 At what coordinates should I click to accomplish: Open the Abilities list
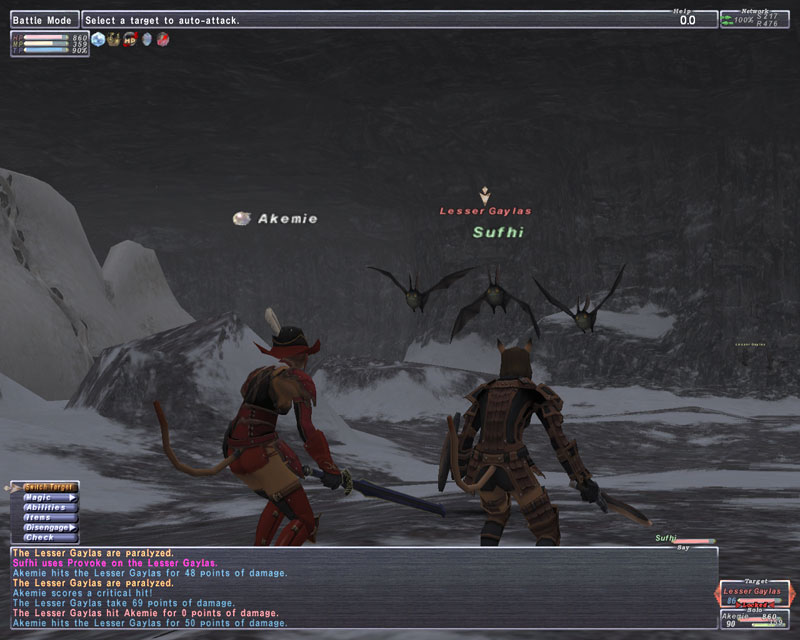[50, 507]
